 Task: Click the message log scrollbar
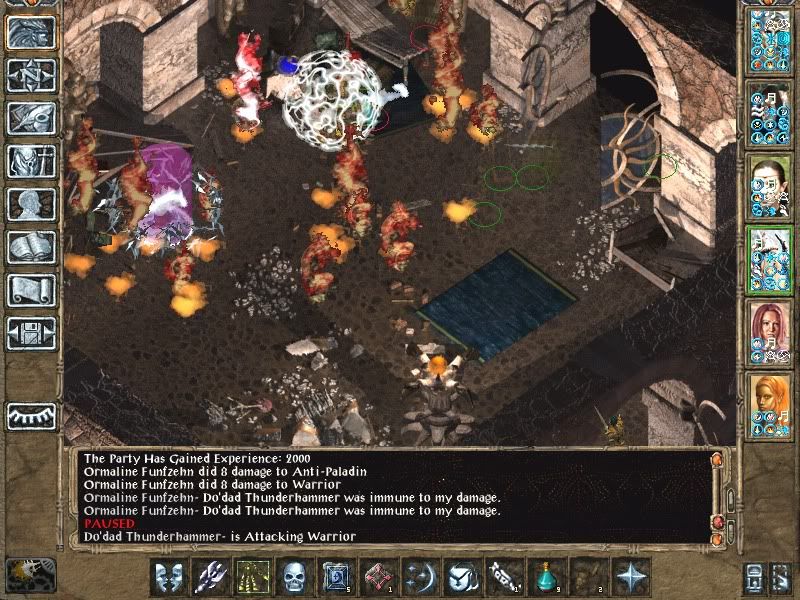[x=718, y=495]
